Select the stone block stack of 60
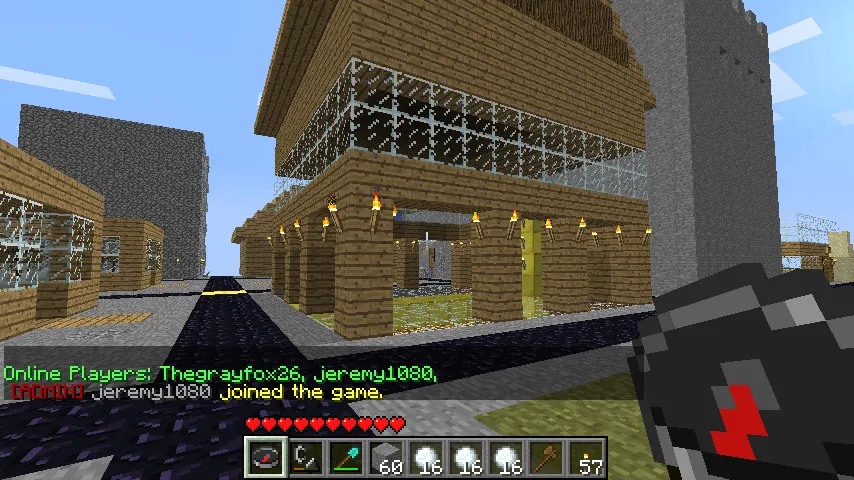 (386, 458)
